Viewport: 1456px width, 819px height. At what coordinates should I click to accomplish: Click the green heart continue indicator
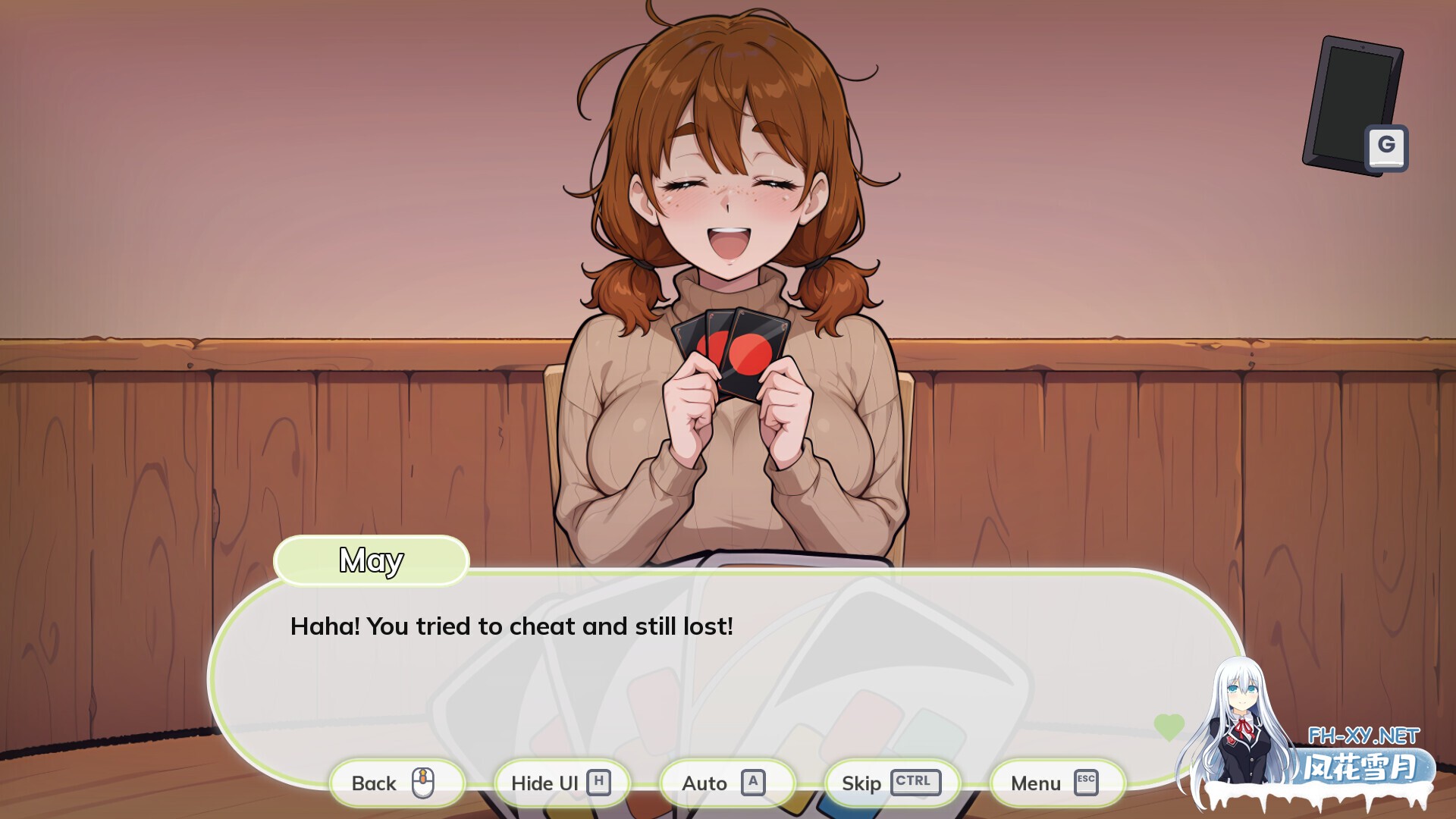point(1171,726)
